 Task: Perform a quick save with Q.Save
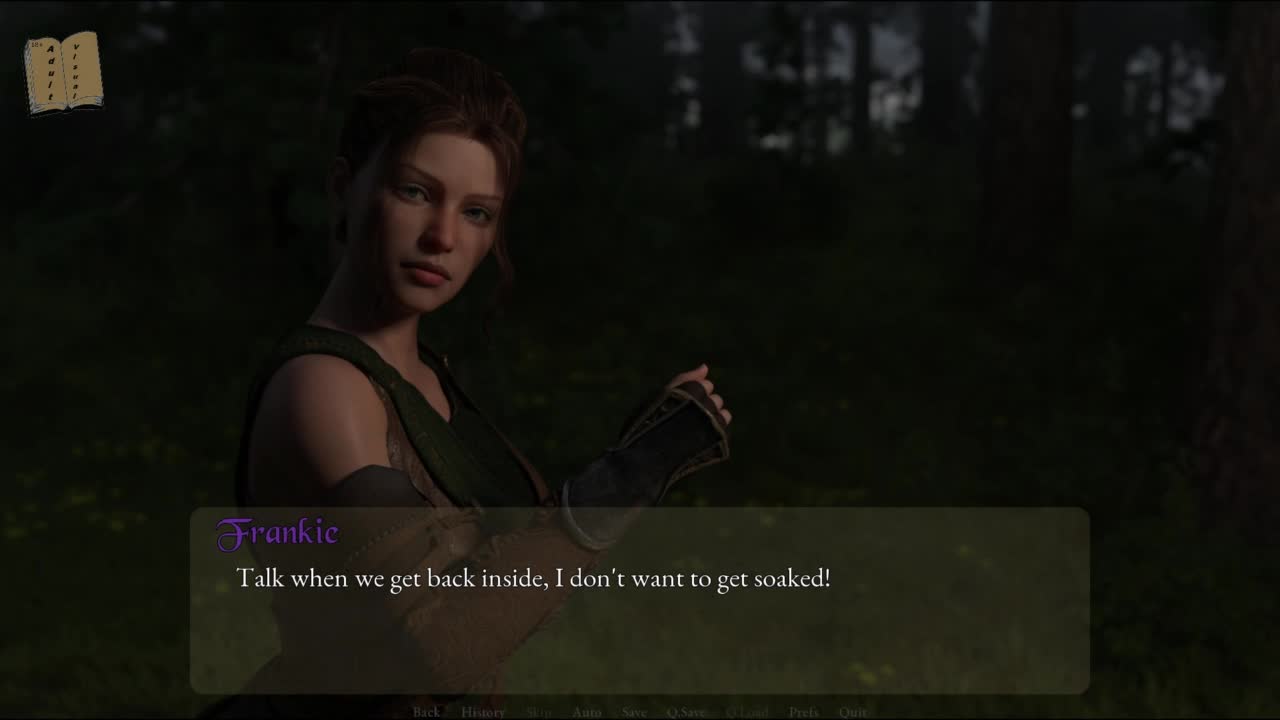[x=686, y=712]
